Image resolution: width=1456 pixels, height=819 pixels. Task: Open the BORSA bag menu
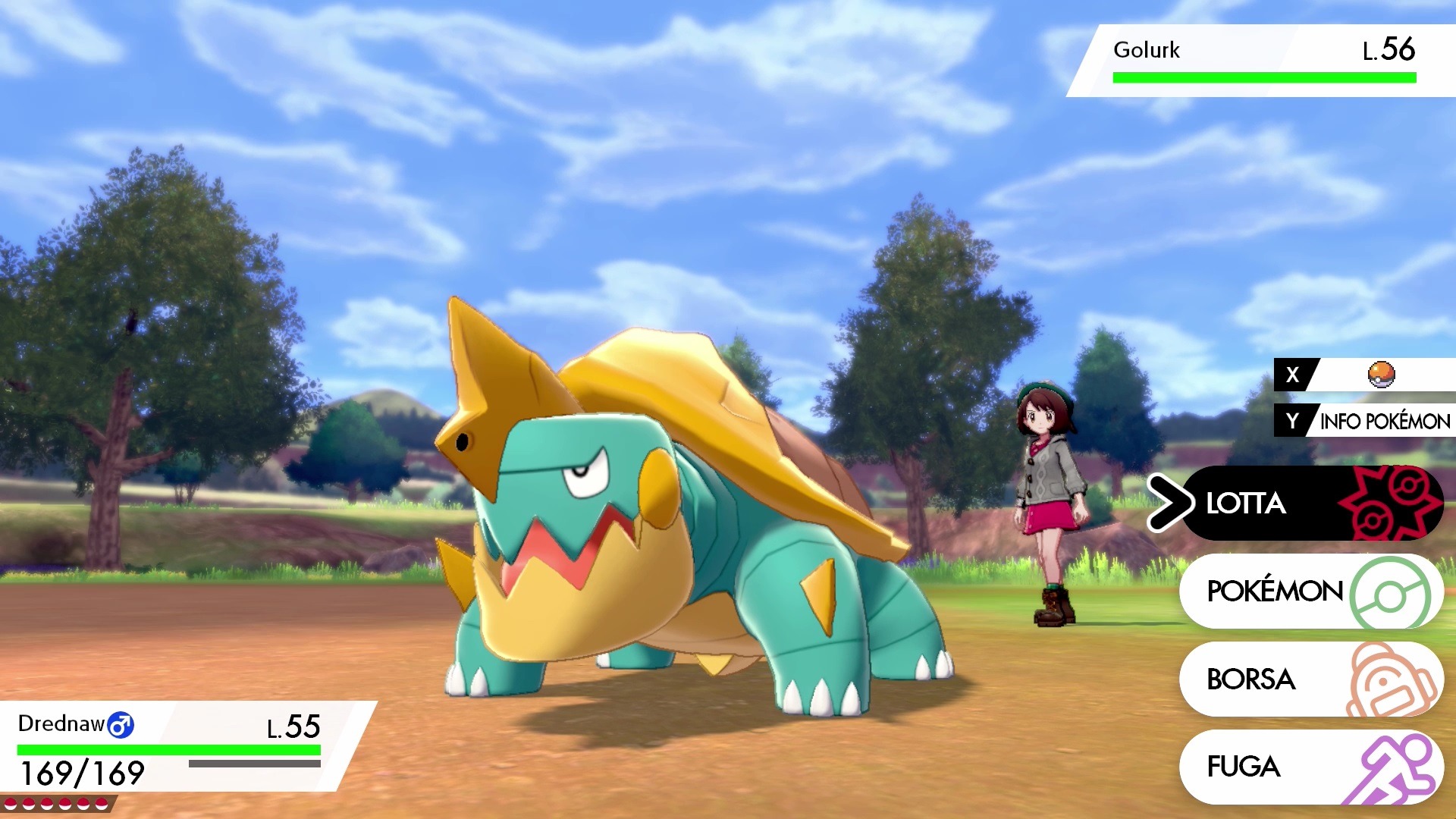coord(1310,679)
